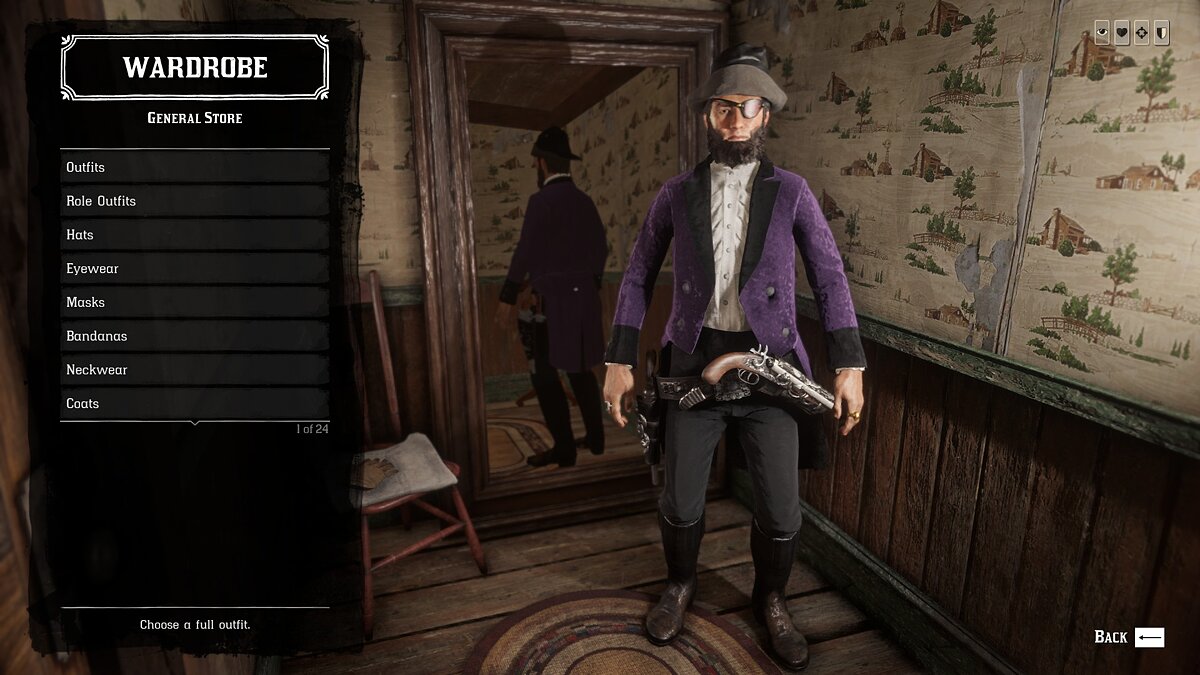This screenshot has height=675, width=1200.
Task: Select the Masks entry
Action: coord(195,302)
